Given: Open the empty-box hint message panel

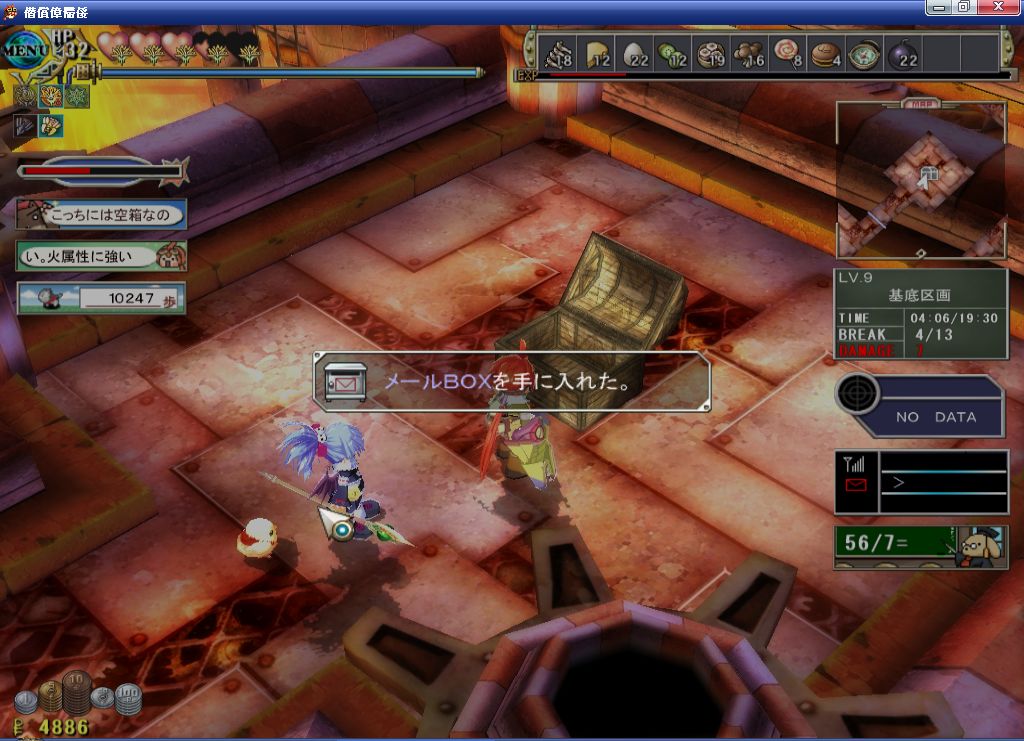Looking at the screenshot, I should (x=101, y=214).
